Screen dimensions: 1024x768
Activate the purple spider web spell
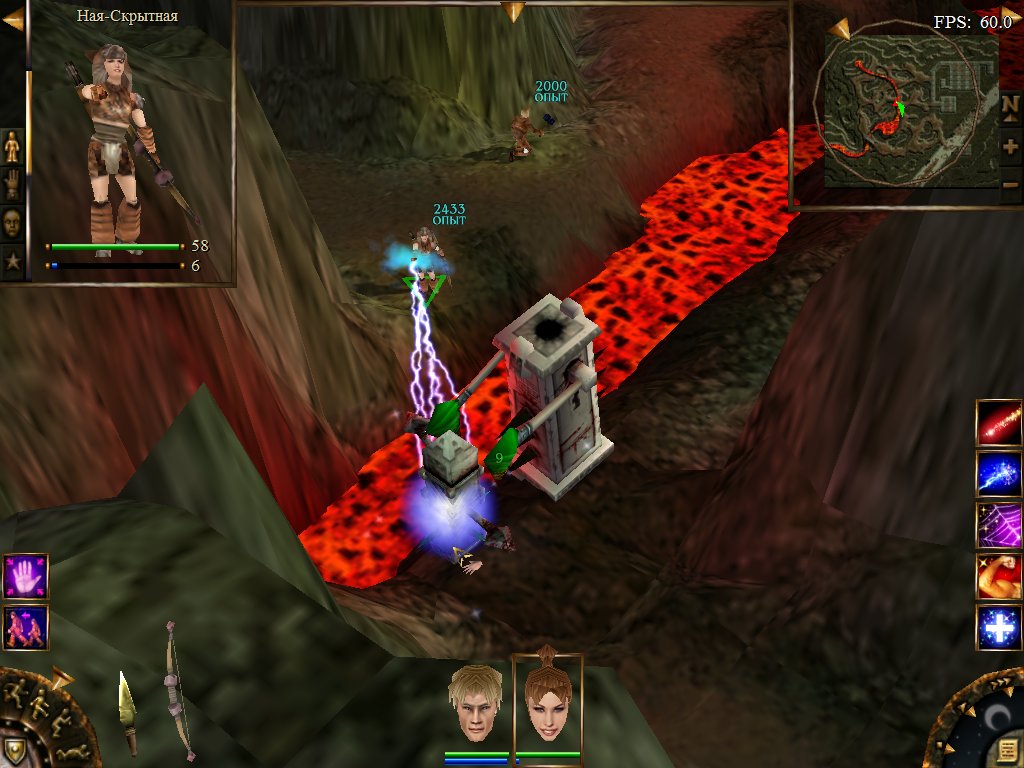pyautogui.click(x=999, y=525)
